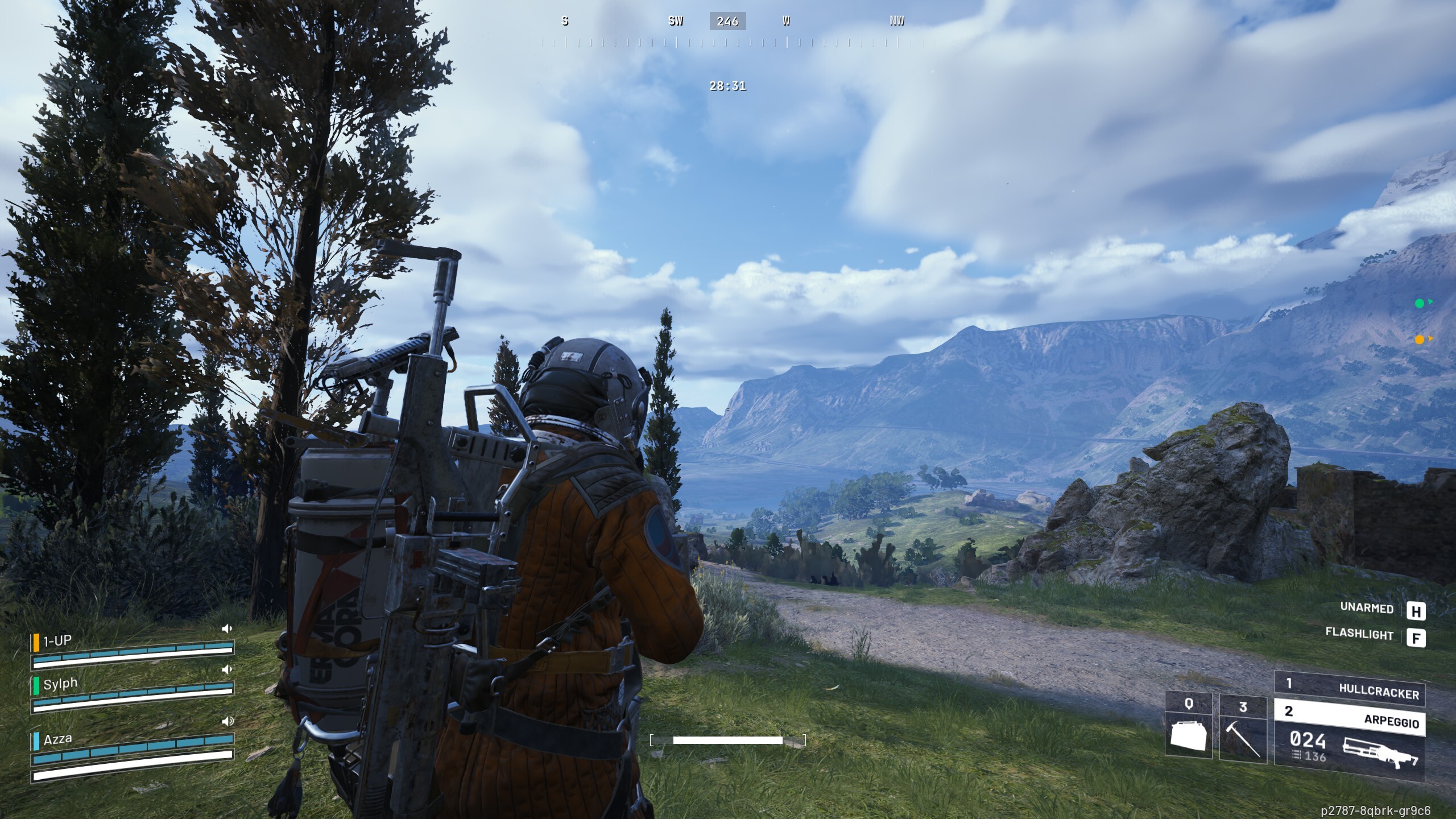Click the speaker icon above Sylph

coord(227,671)
